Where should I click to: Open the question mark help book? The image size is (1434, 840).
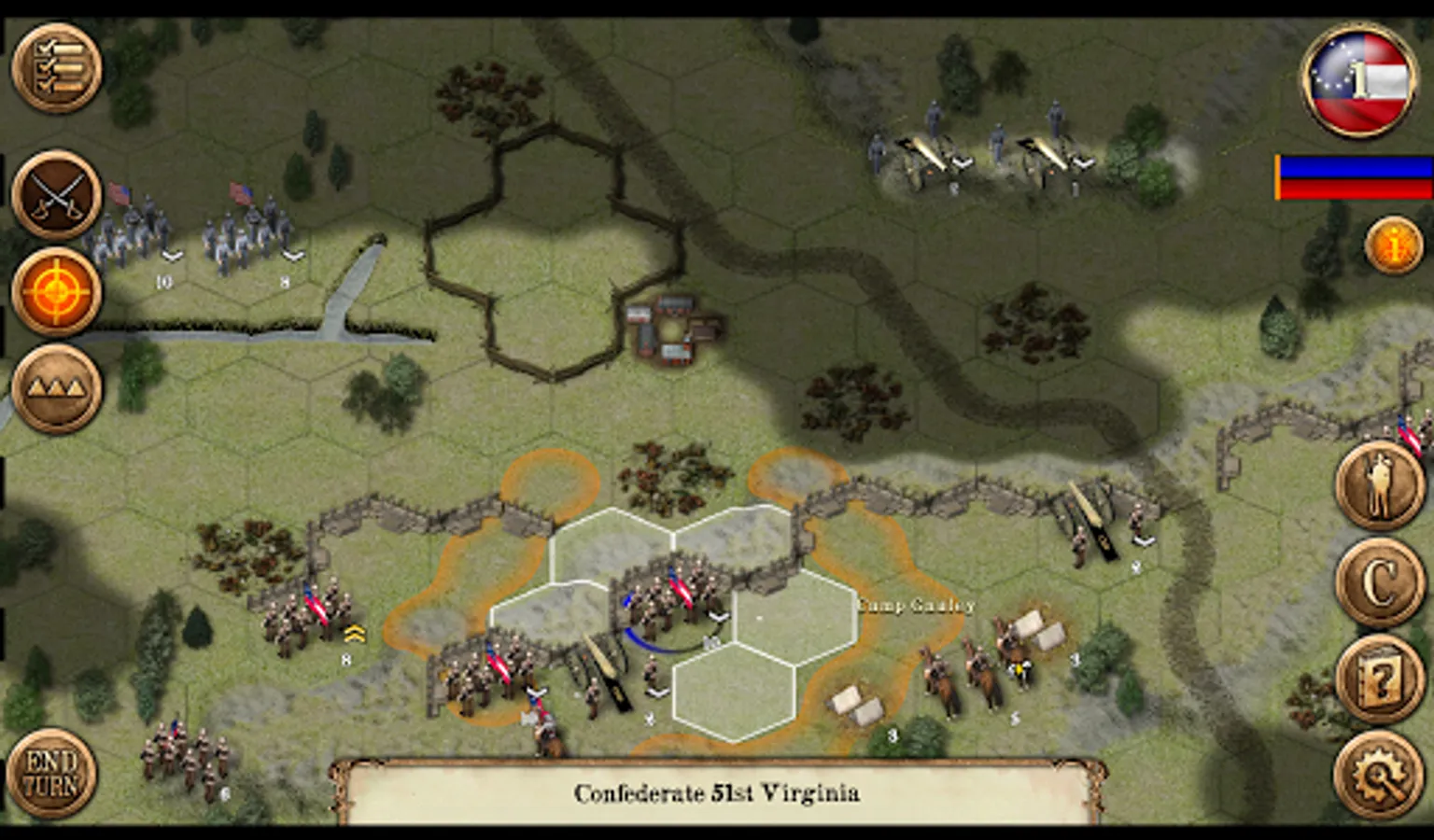(1380, 679)
